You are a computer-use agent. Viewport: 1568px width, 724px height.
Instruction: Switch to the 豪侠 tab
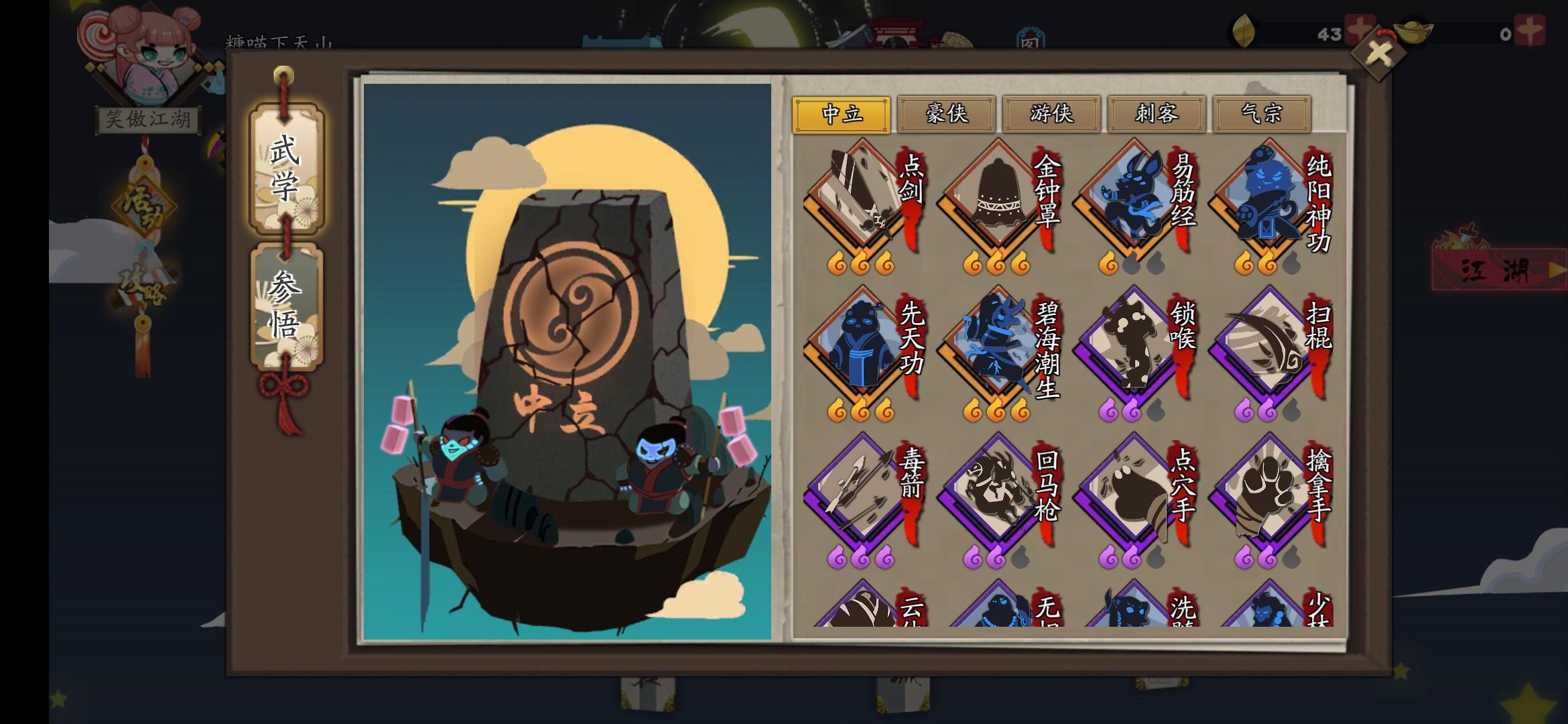946,115
